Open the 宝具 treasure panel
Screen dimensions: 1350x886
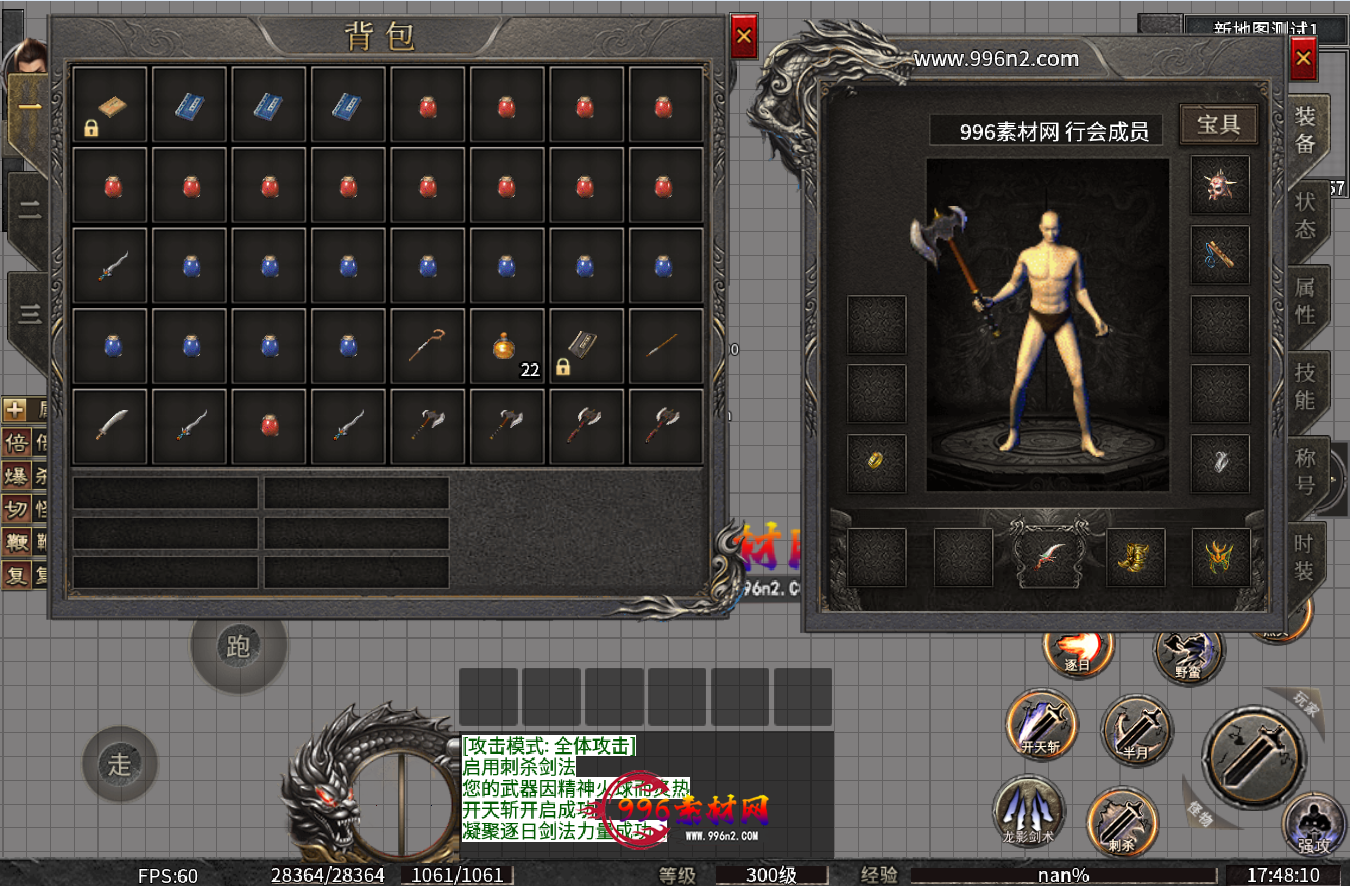(1218, 124)
